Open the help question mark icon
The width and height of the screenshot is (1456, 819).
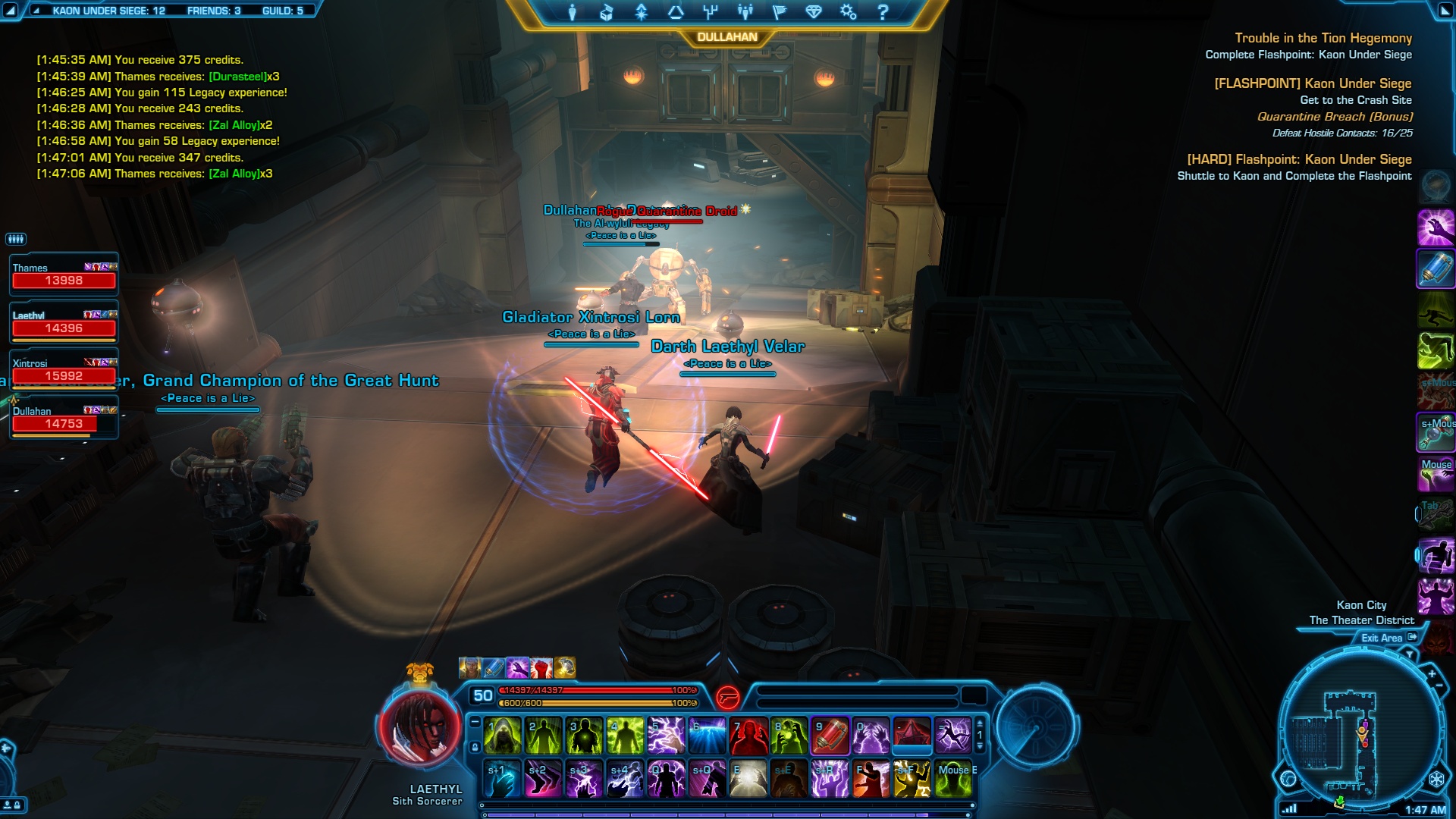tap(882, 12)
